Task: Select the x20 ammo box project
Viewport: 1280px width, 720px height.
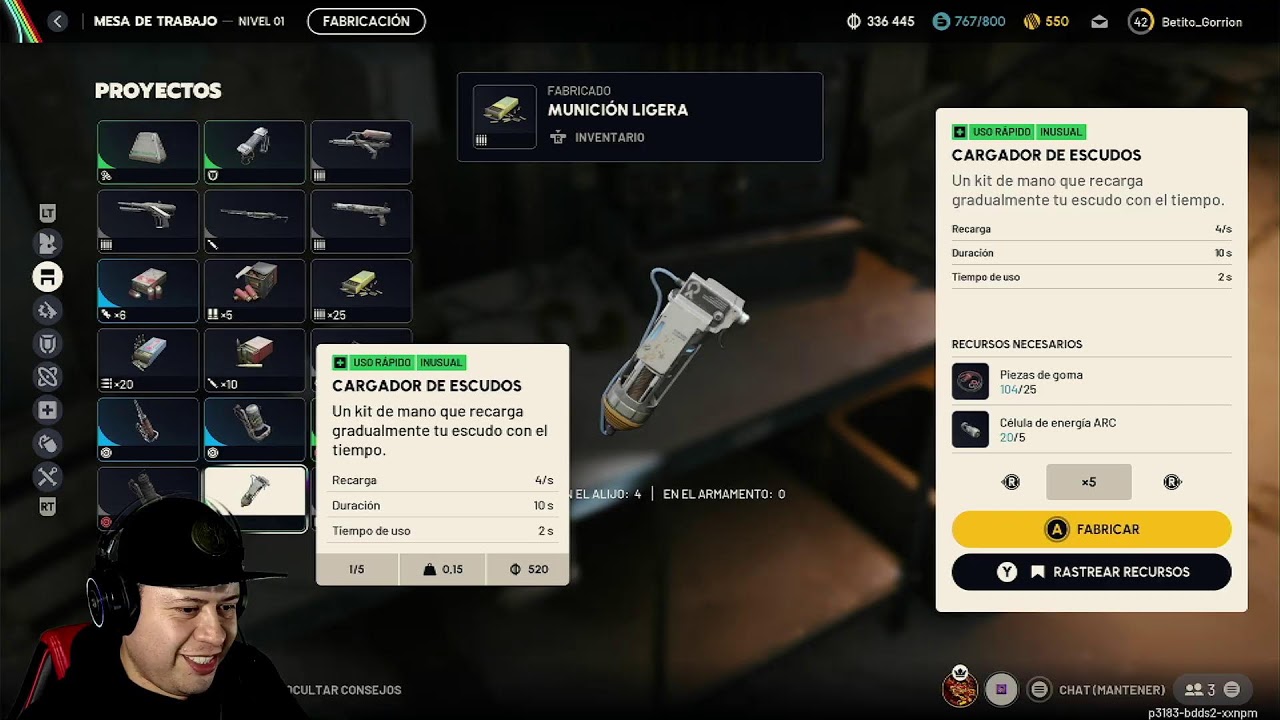Action: (148, 359)
